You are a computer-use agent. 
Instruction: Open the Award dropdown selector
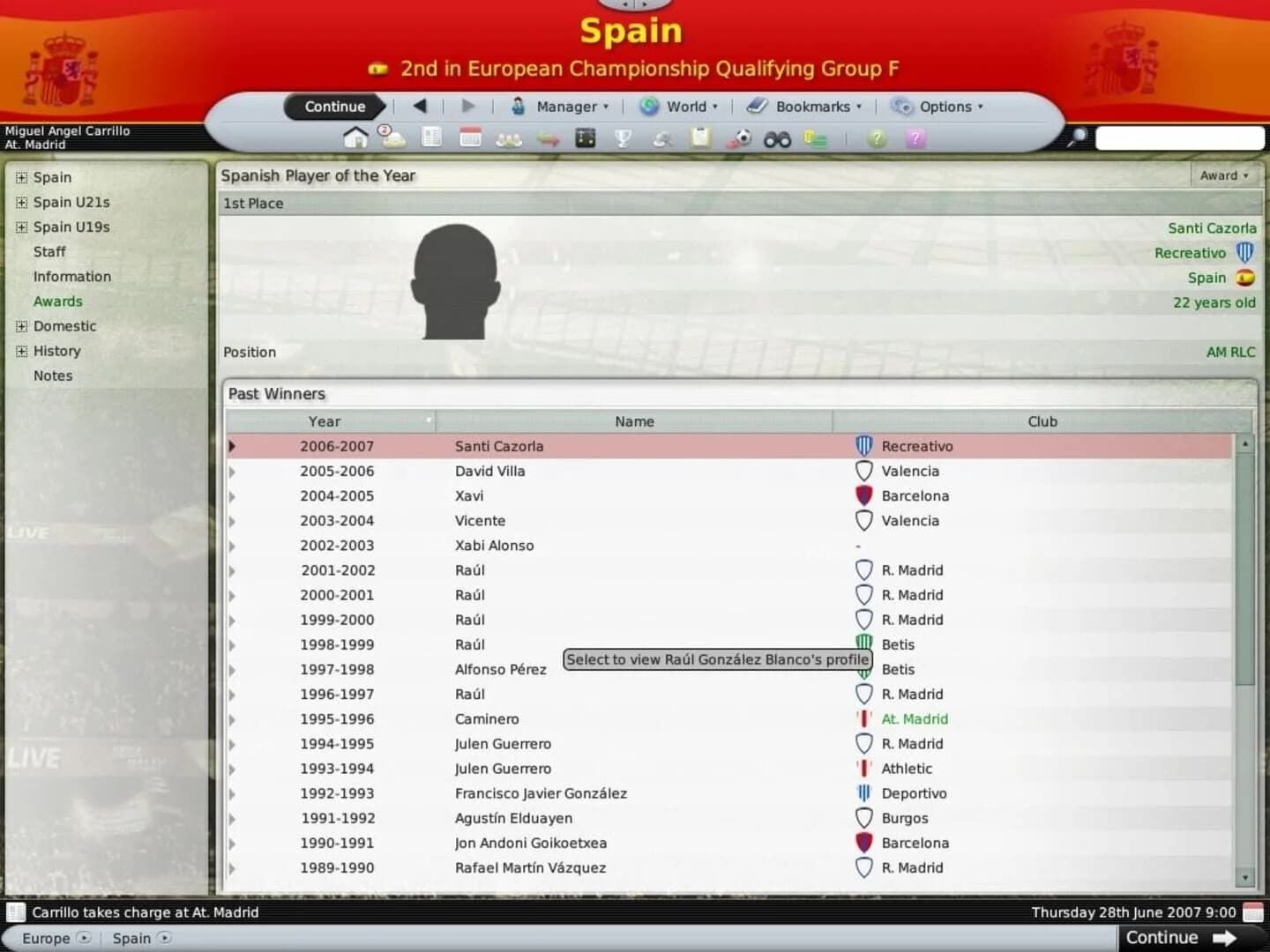1224,175
